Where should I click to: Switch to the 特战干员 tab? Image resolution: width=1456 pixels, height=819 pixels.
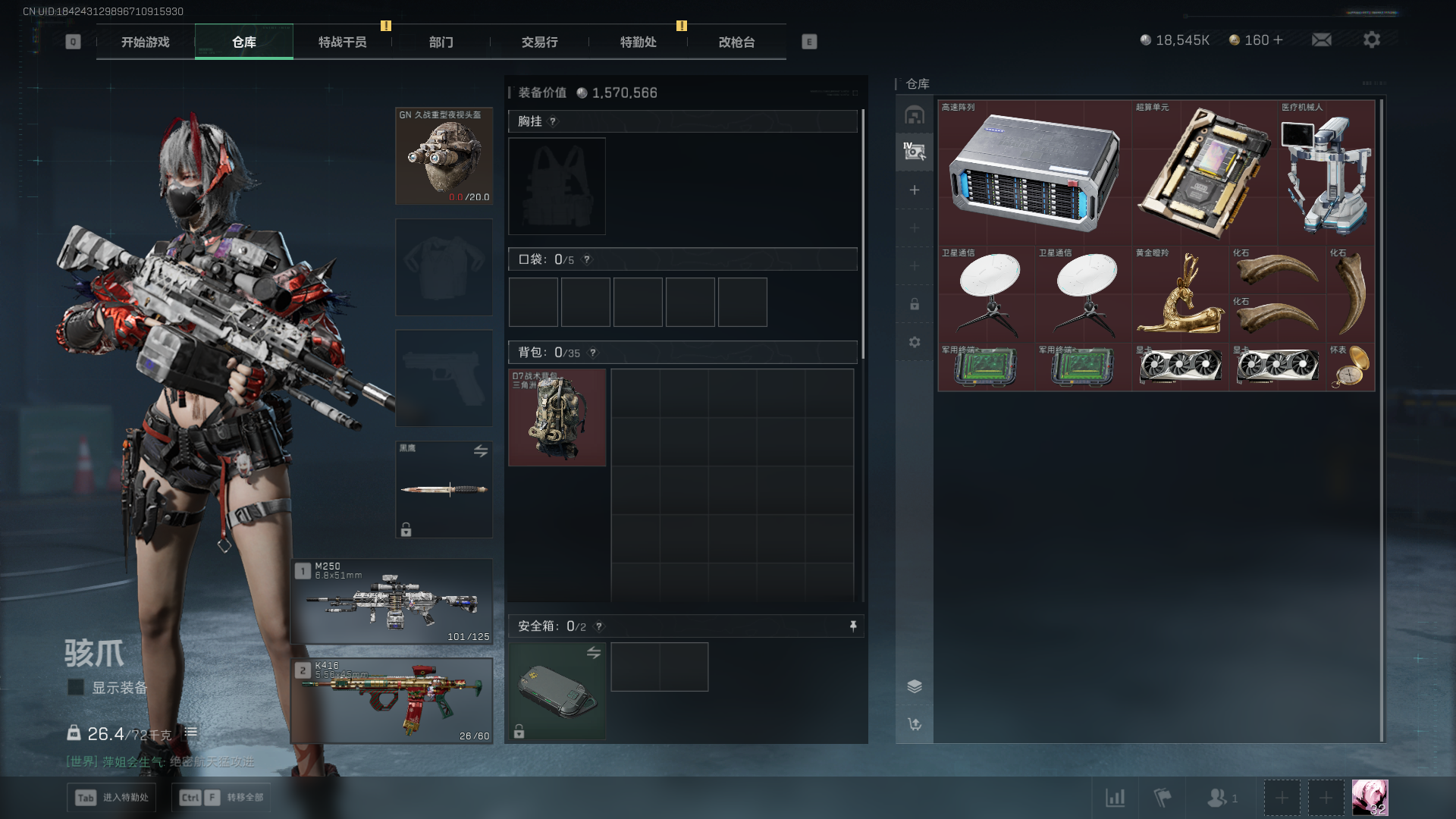click(x=342, y=42)
